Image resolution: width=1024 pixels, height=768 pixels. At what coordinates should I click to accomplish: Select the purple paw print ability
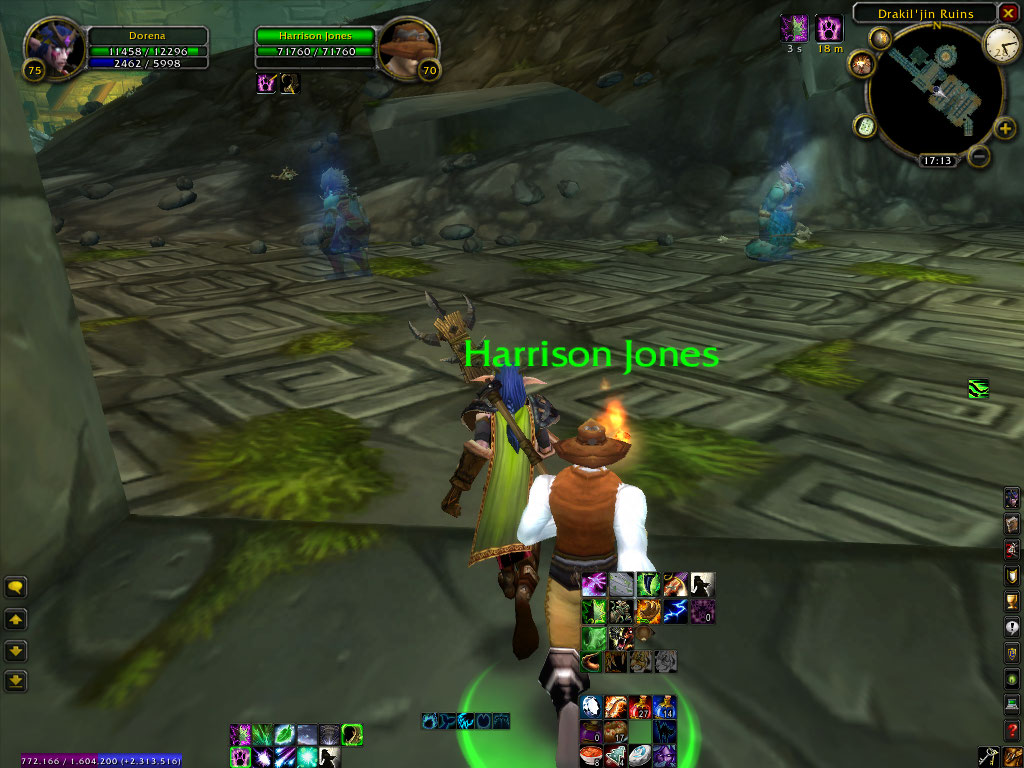click(240, 757)
